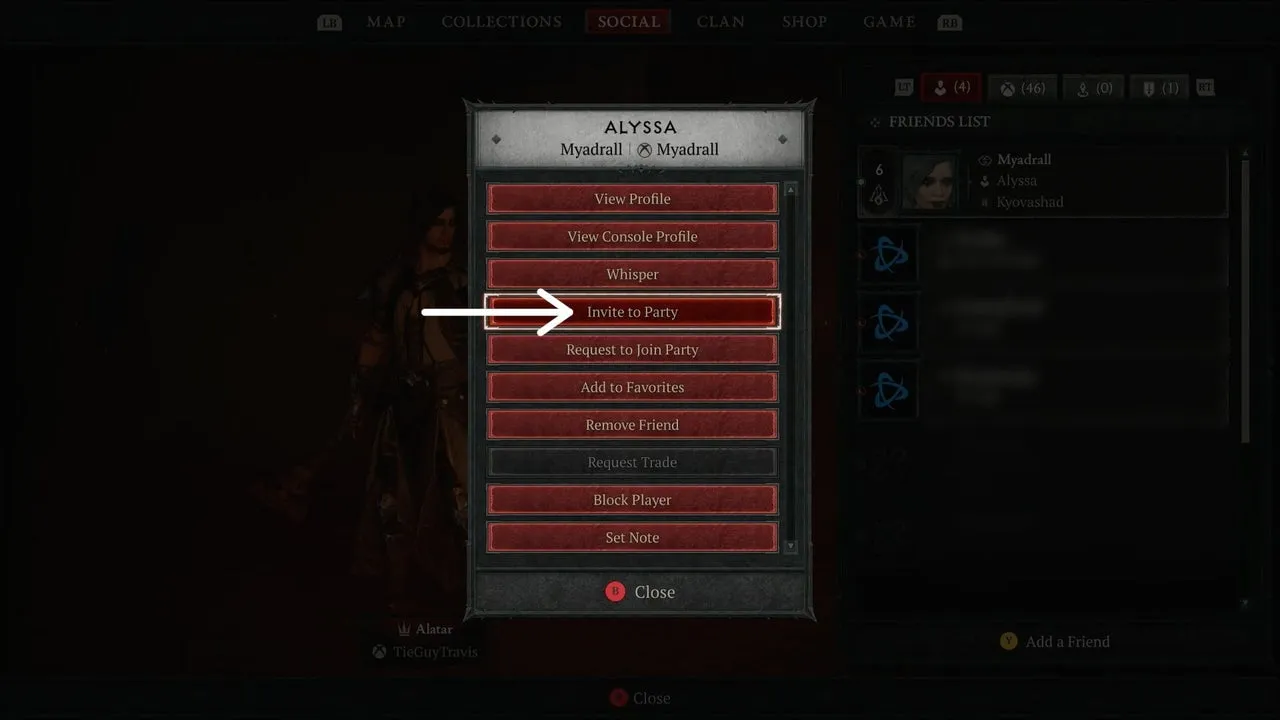The width and height of the screenshot is (1280, 720).
Task: Select Invite to Party
Action: [631, 311]
